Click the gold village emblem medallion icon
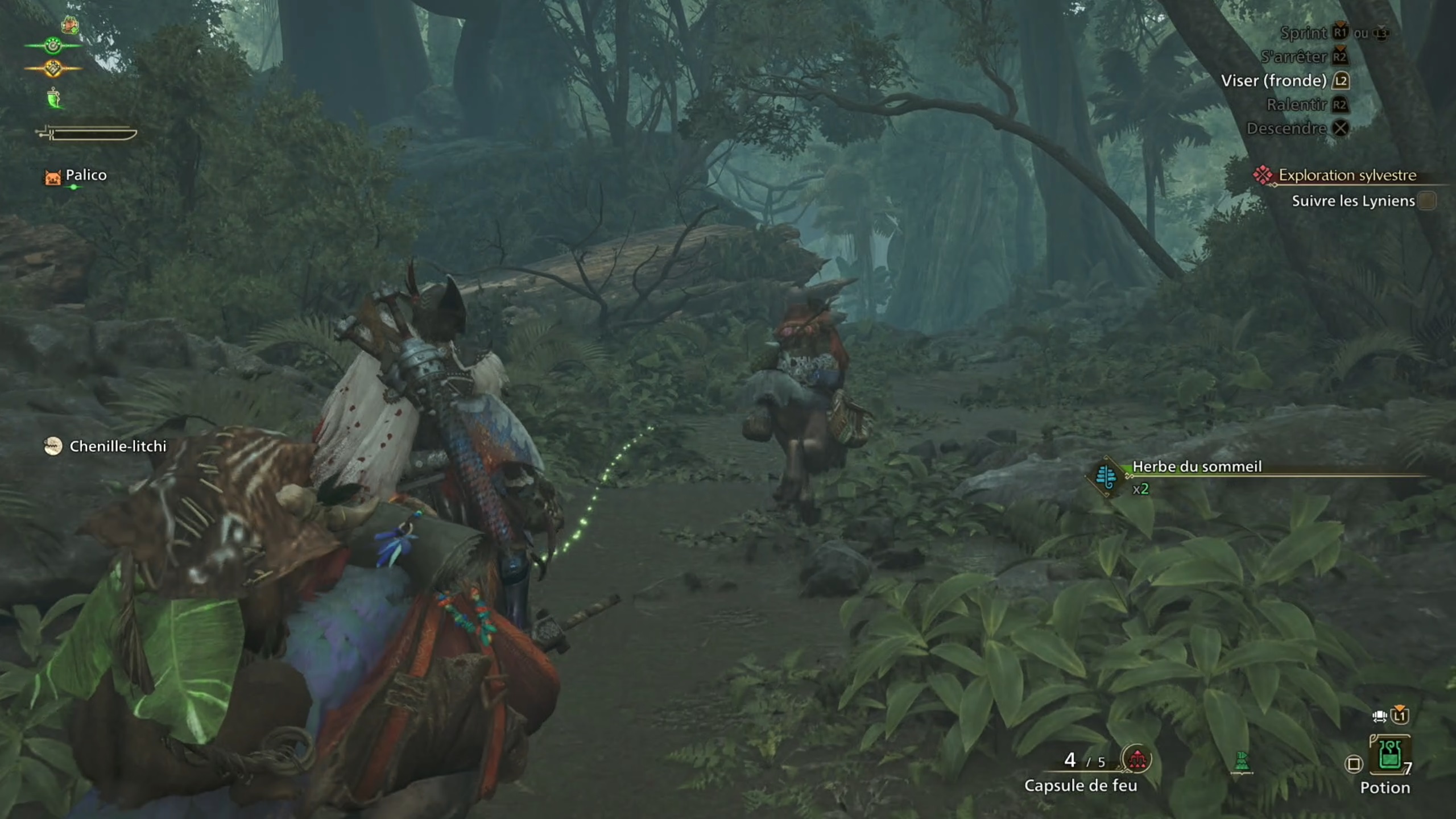Image resolution: width=1456 pixels, height=819 pixels. click(x=53, y=68)
